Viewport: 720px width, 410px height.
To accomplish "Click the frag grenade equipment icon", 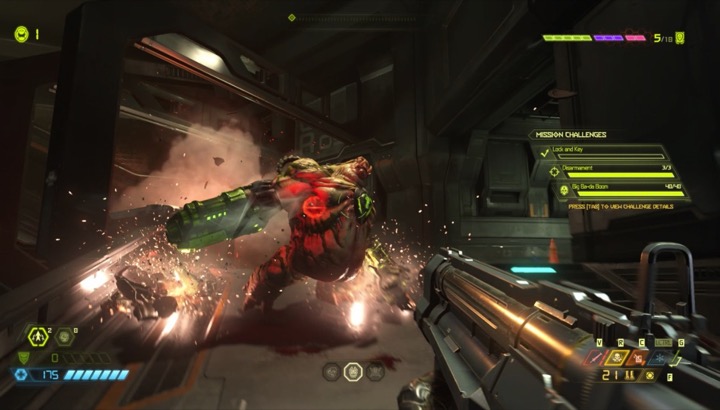I will [x=40, y=337].
